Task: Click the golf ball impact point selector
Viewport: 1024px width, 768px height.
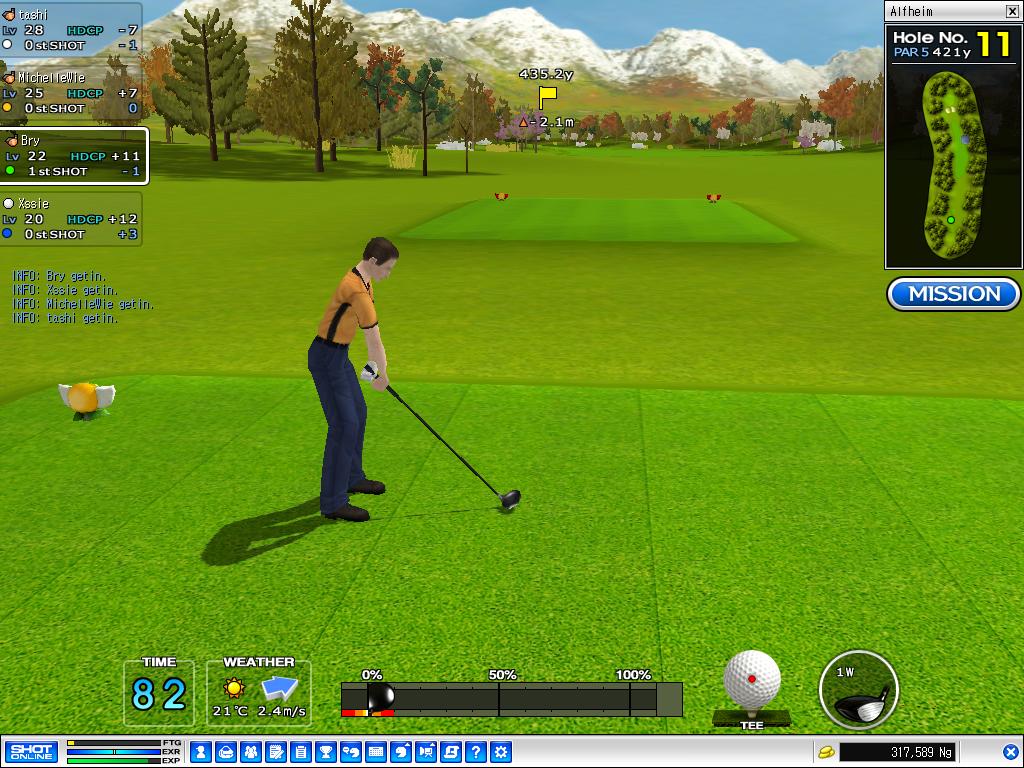Action: 752,680
